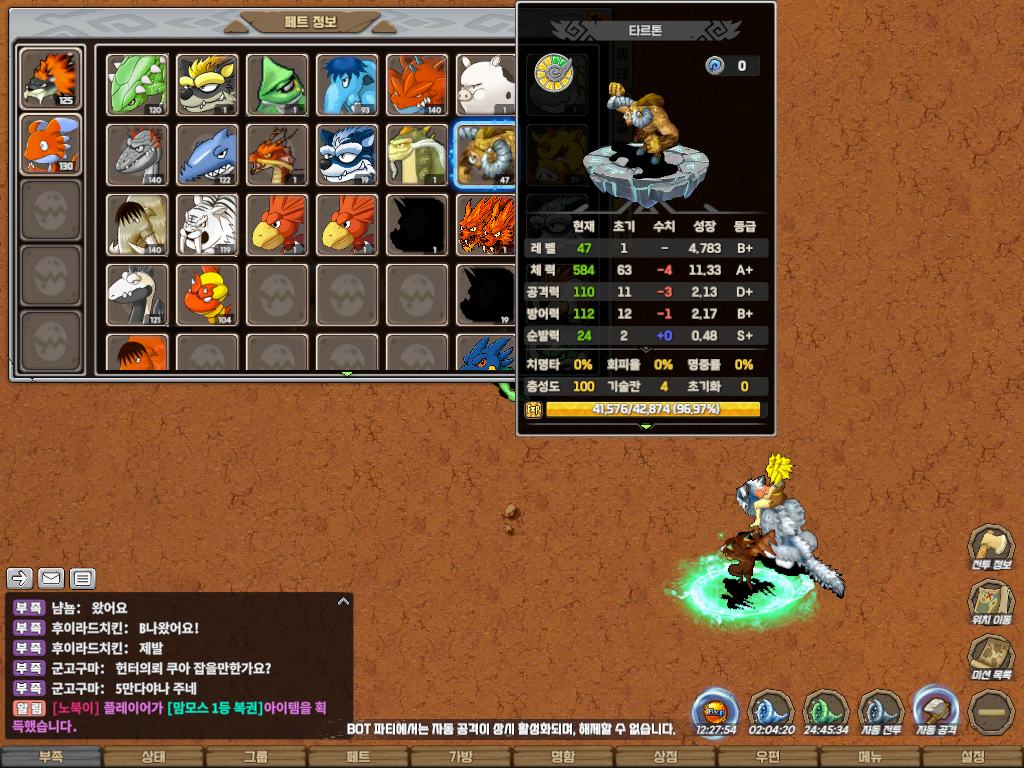Open the 상태 (Status) tab

[153, 757]
